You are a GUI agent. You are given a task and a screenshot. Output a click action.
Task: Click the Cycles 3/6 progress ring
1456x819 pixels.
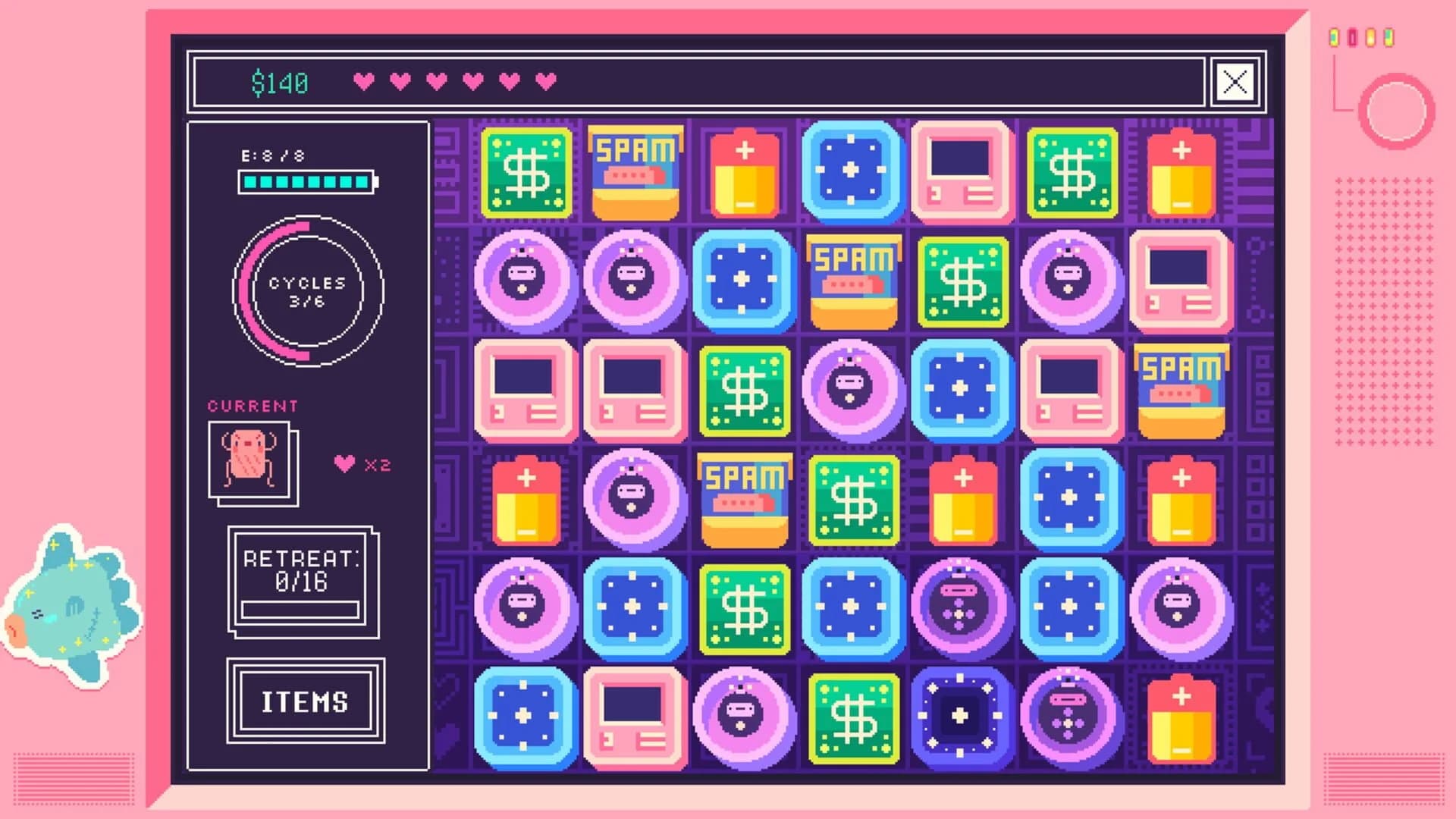click(307, 288)
